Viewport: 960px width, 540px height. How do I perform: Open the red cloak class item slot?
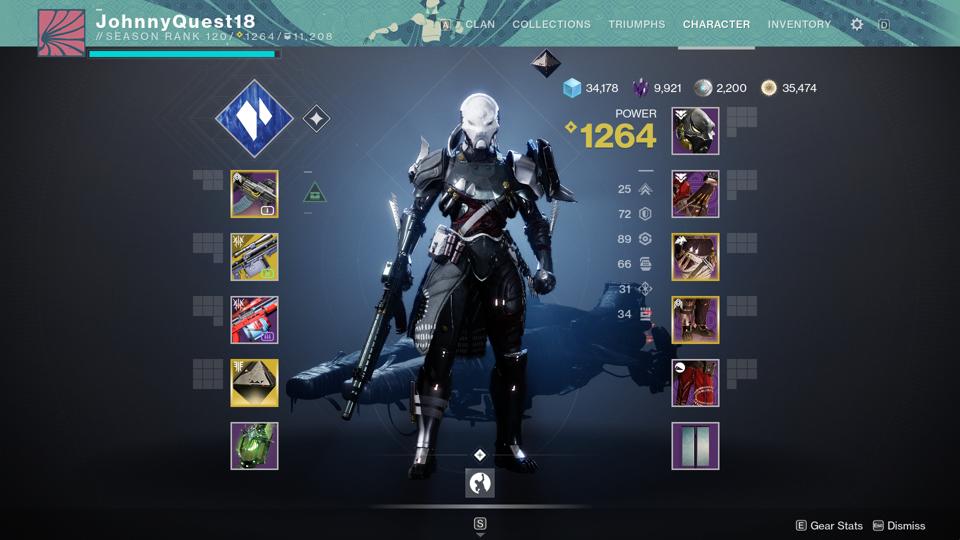695,383
